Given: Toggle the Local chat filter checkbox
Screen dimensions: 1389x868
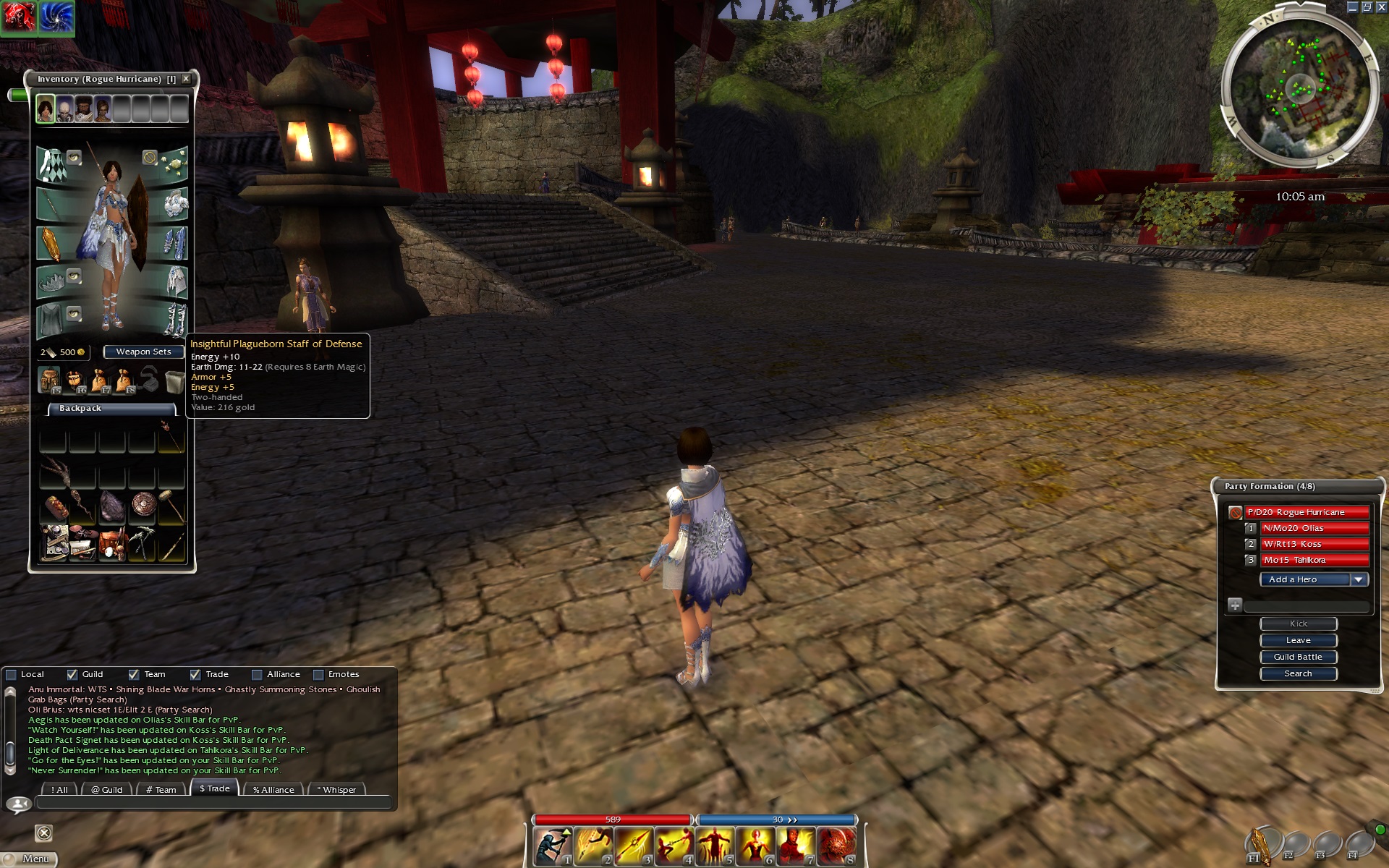Looking at the screenshot, I should point(12,674).
